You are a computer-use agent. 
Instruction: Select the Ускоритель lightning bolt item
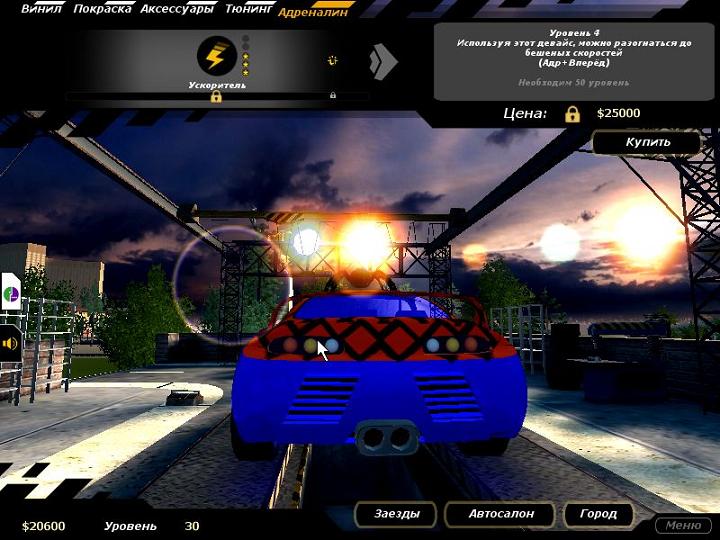coord(217,57)
